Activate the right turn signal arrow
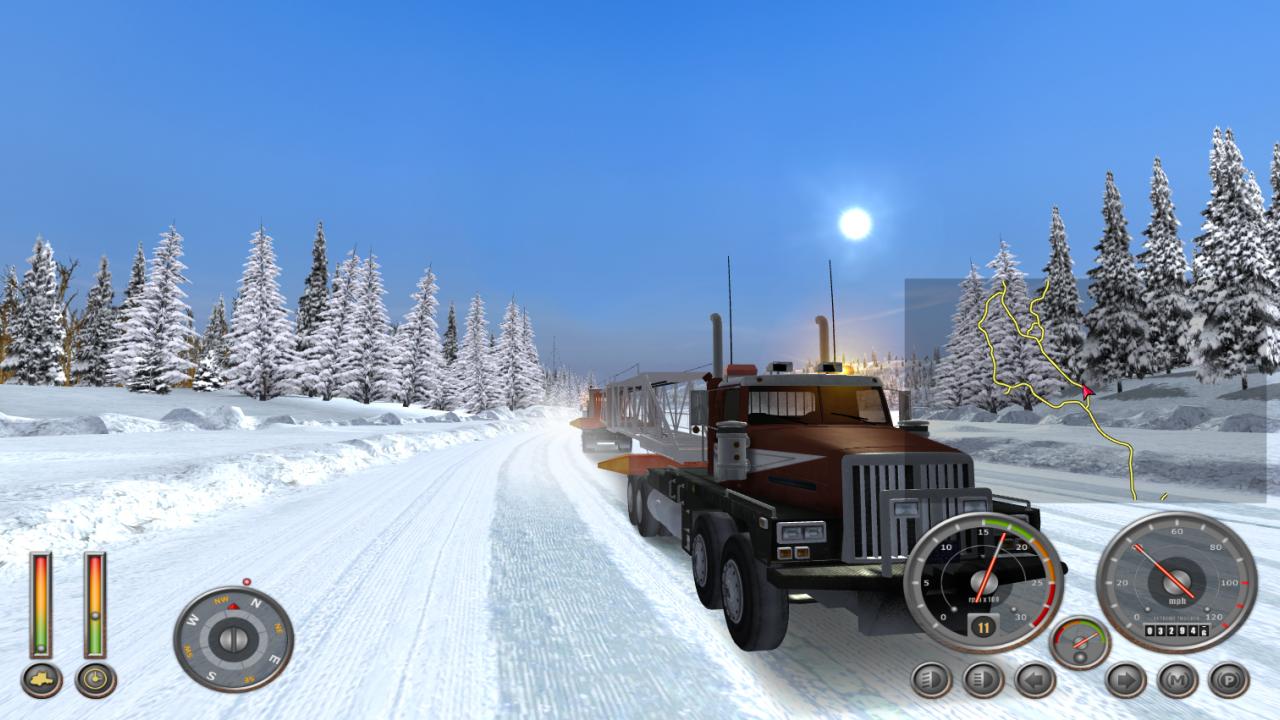This screenshot has width=1280, height=720. point(1125,680)
